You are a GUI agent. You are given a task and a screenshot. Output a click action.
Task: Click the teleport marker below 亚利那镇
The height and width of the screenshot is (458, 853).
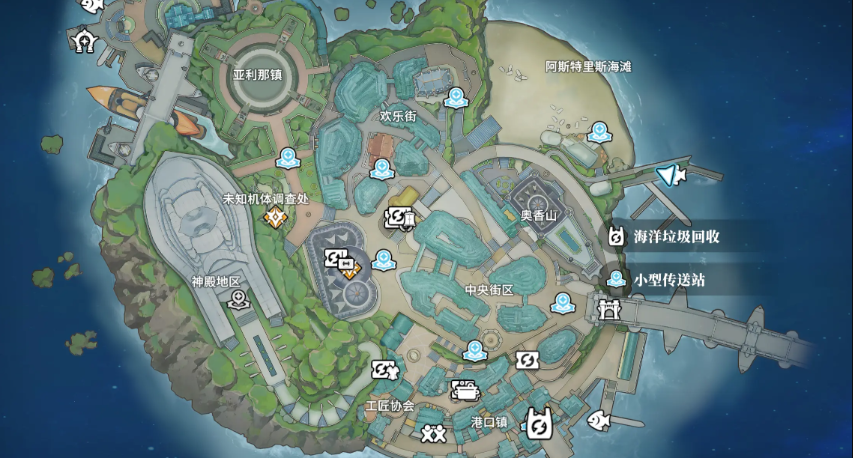tap(287, 158)
